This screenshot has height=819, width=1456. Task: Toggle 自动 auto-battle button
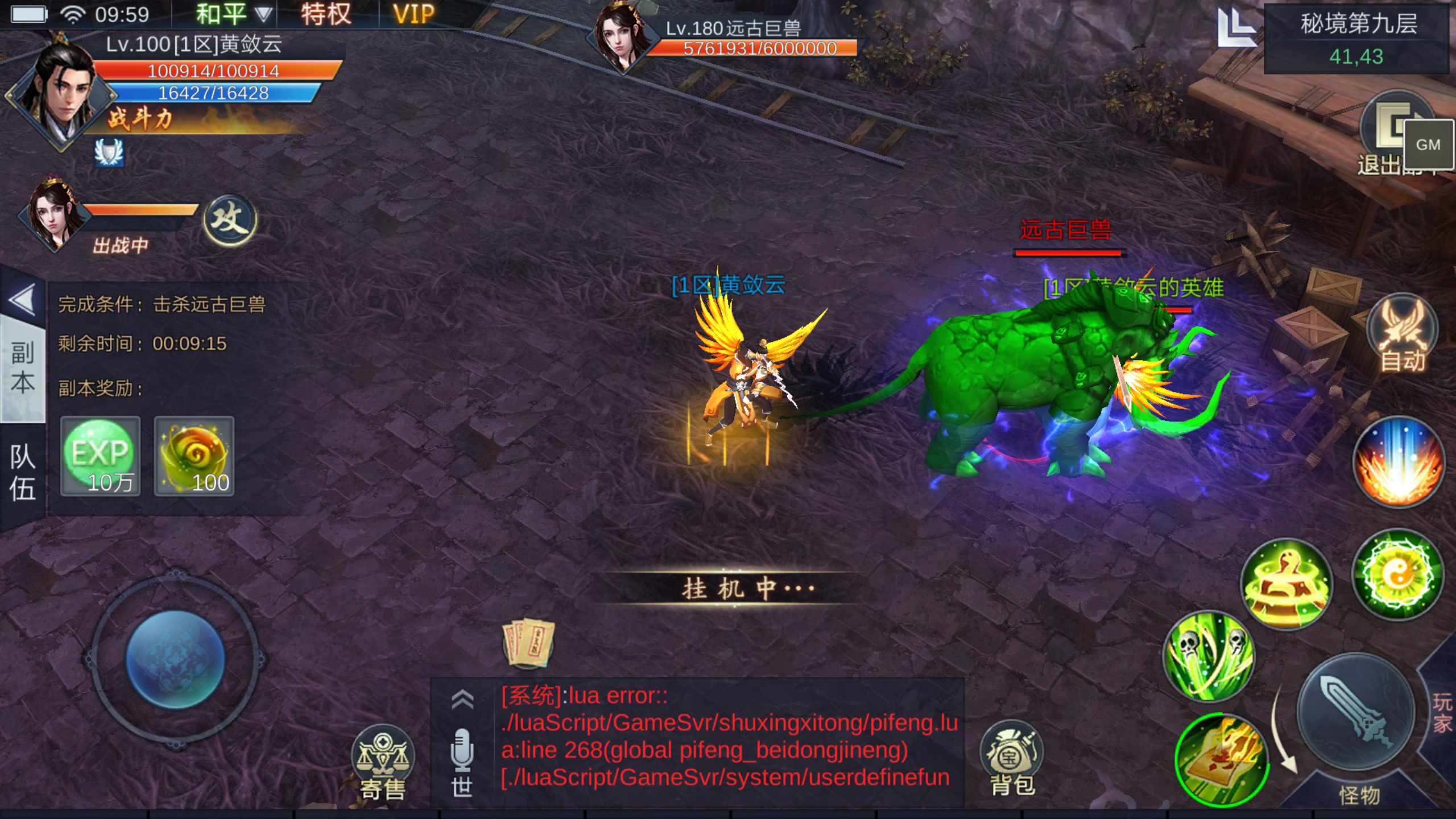pyautogui.click(x=1403, y=334)
